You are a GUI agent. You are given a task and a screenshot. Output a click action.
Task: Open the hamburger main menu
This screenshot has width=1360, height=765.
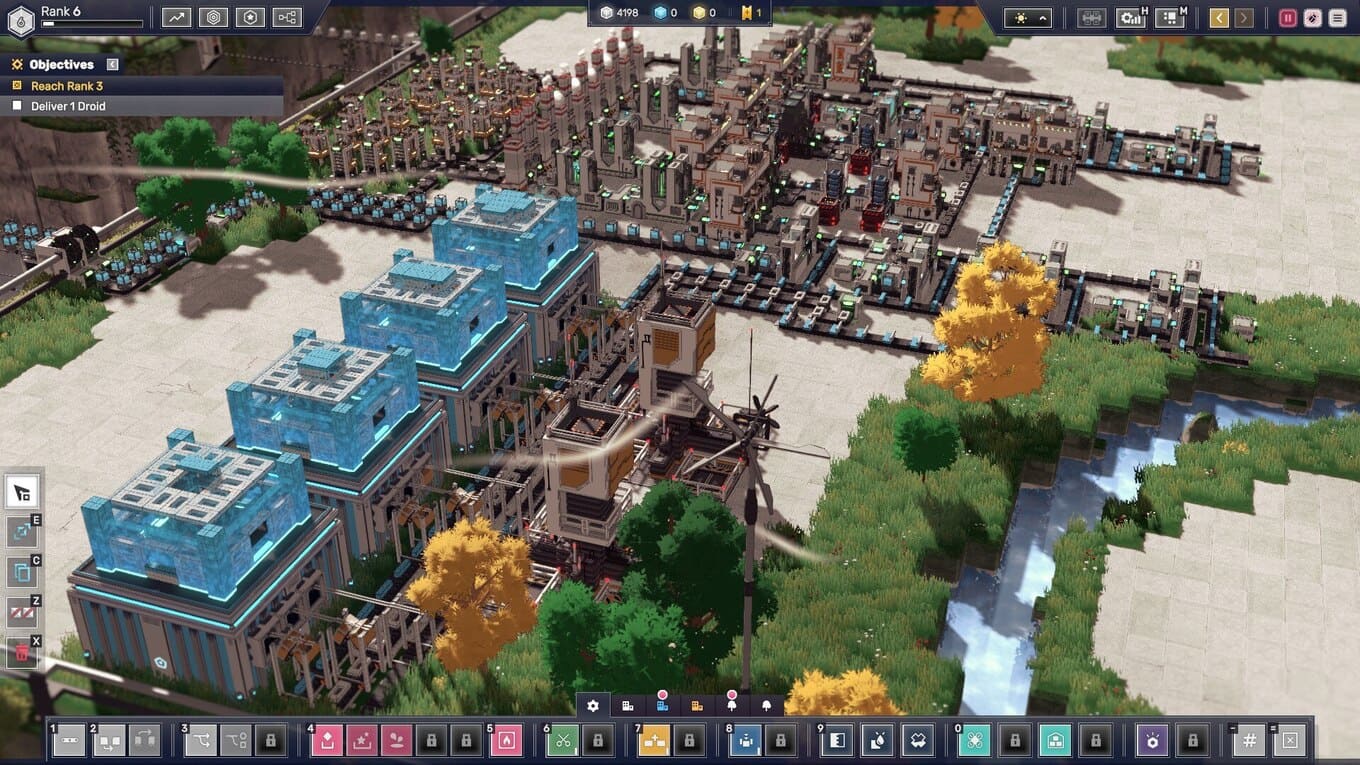(x=1336, y=18)
